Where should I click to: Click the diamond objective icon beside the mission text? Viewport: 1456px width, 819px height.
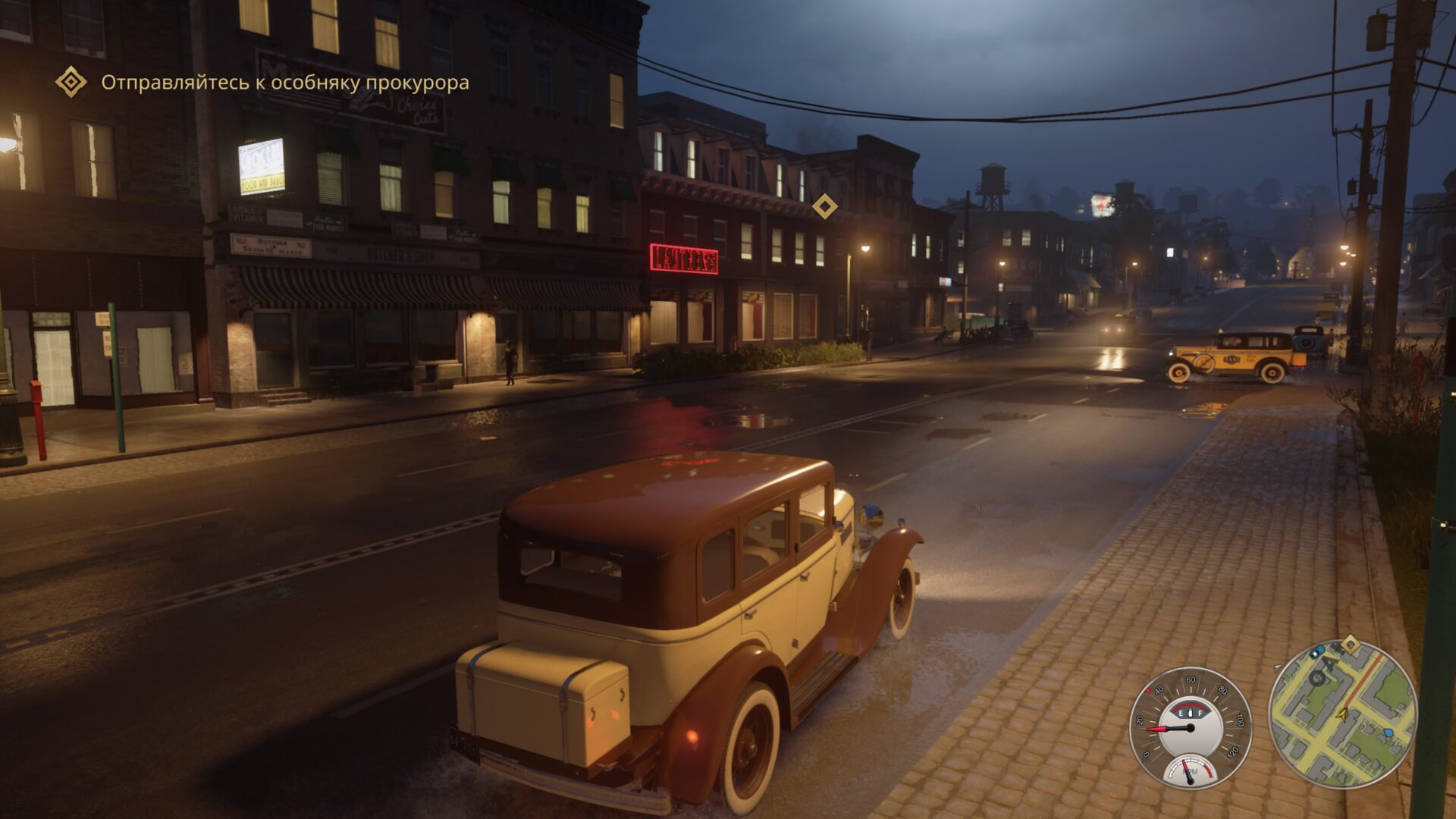point(71,82)
